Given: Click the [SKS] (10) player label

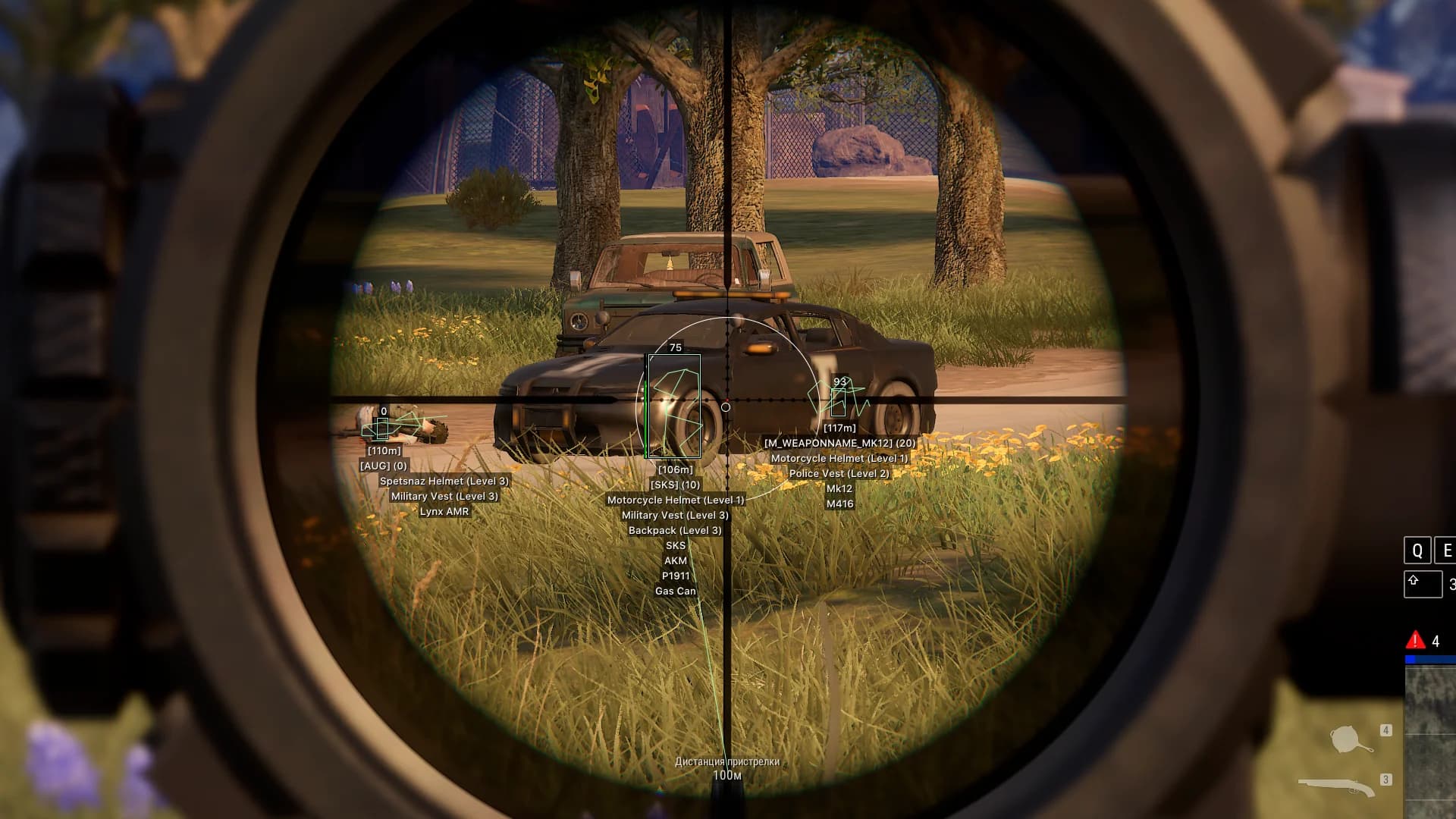Looking at the screenshot, I should [674, 485].
